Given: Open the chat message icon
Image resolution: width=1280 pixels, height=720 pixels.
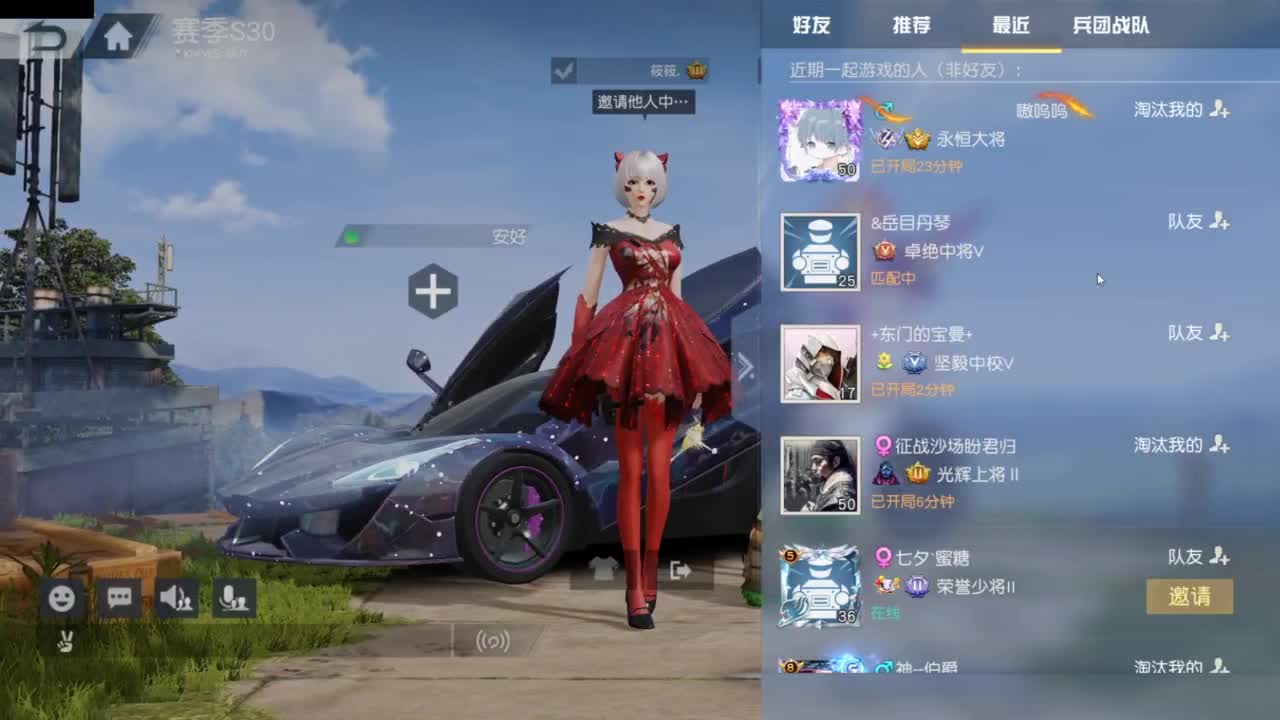Looking at the screenshot, I should [120, 598].
